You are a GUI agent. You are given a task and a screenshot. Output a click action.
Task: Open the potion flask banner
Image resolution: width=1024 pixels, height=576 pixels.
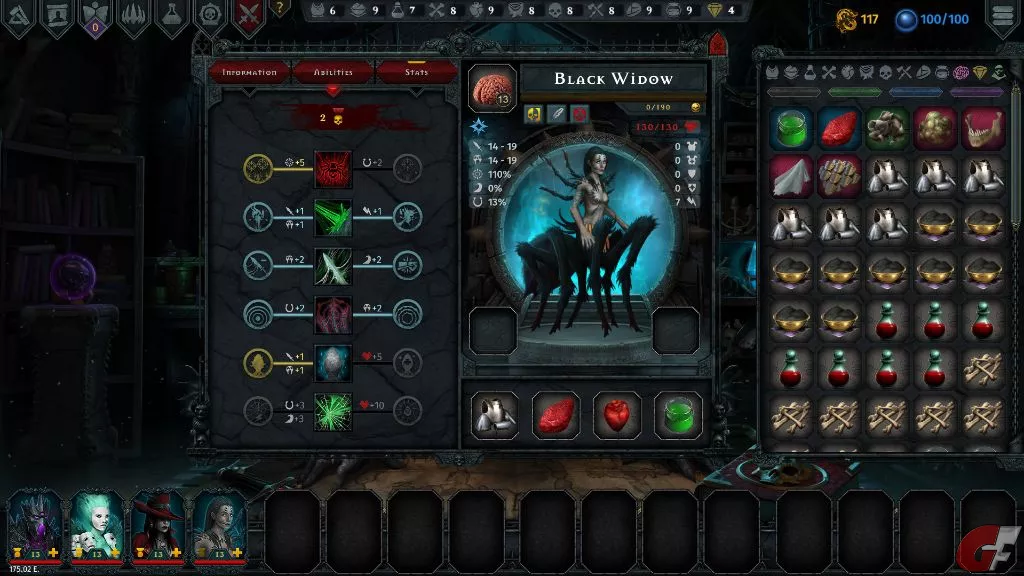172,18
